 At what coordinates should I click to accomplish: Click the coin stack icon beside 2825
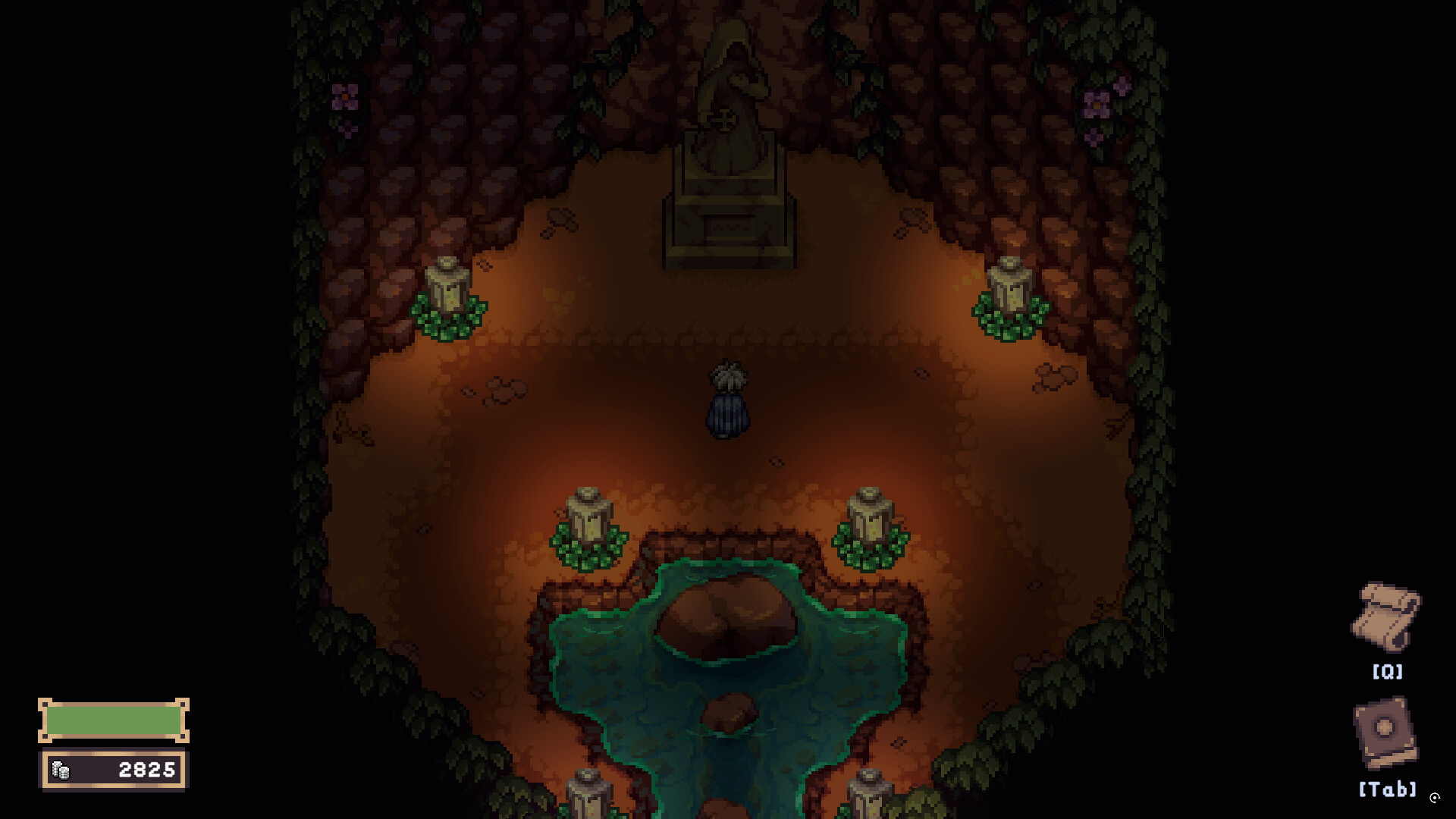point(62,769)
